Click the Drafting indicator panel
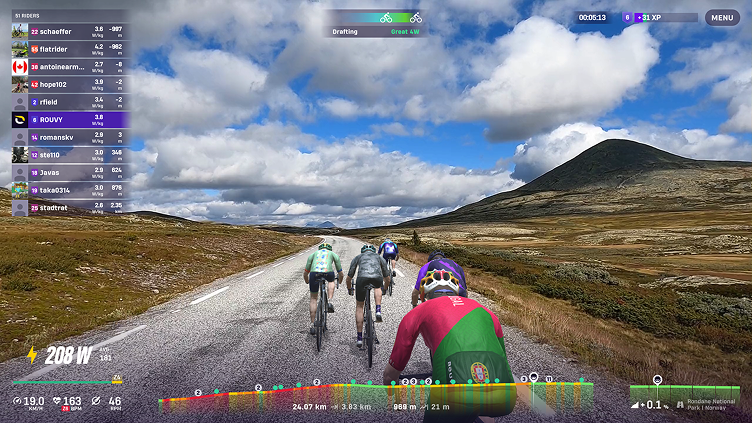Image resolution: width=752 pixels, height=423 pixels. [376, 24]
